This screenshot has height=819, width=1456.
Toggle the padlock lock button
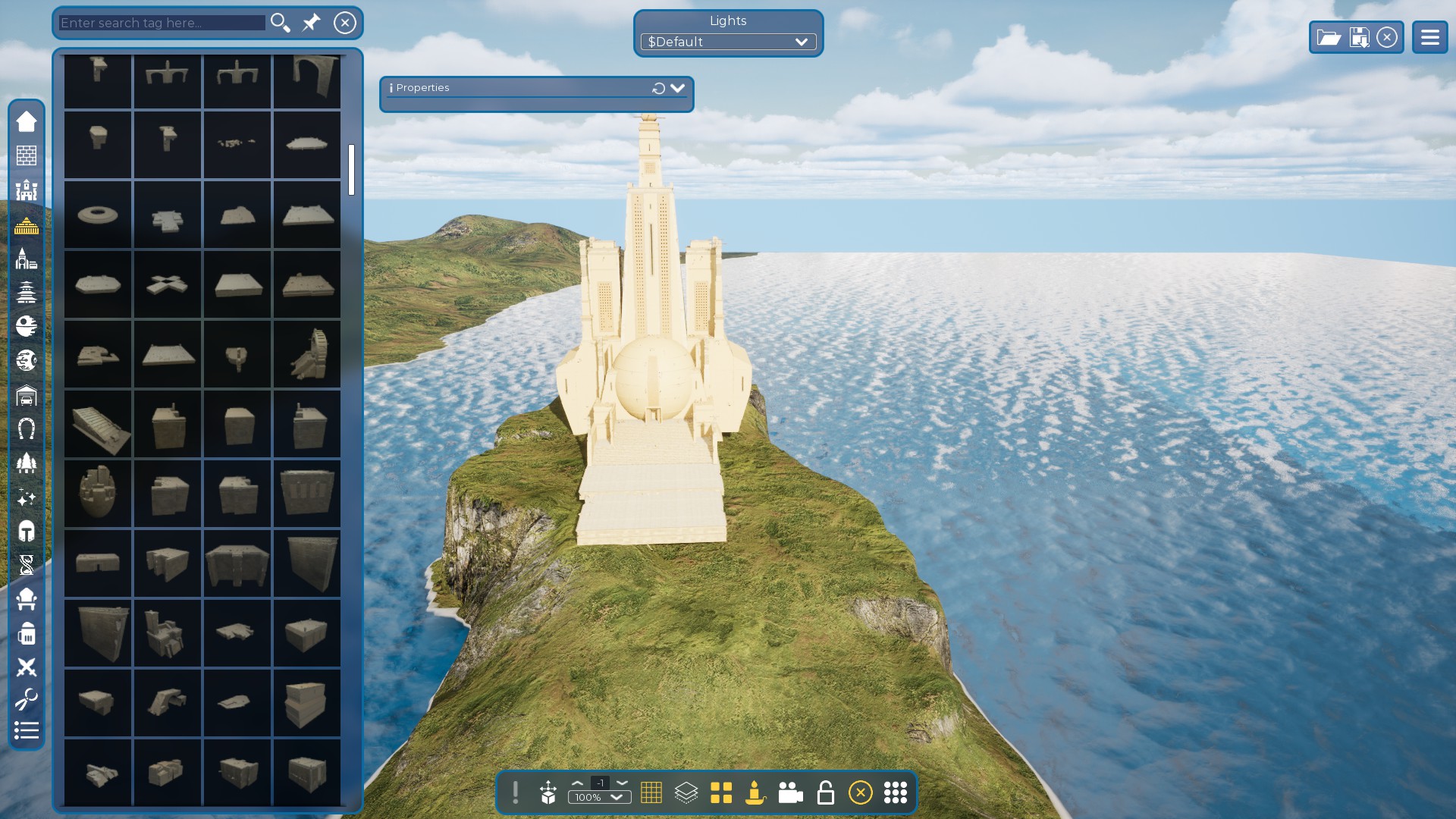pos(825,792)
